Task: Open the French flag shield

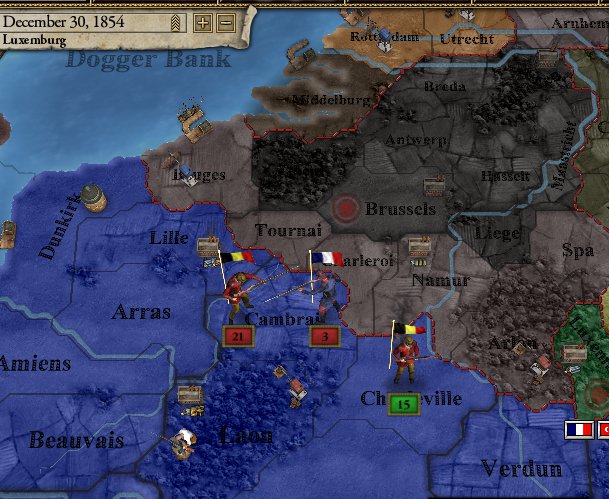Action: pos(578,429)
